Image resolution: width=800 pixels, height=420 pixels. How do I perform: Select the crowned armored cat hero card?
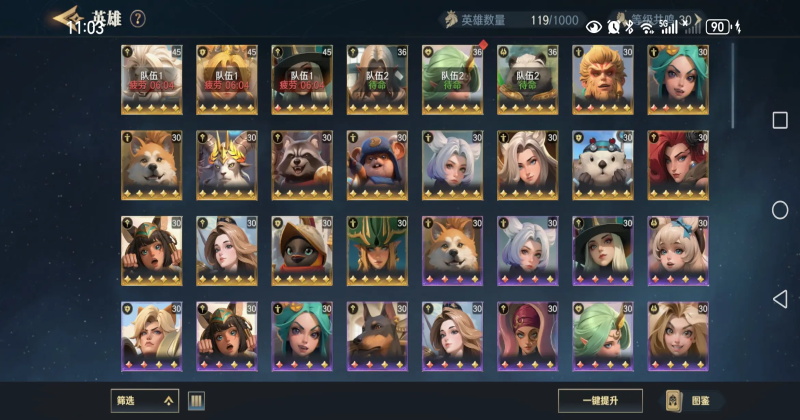coord(226,164)
